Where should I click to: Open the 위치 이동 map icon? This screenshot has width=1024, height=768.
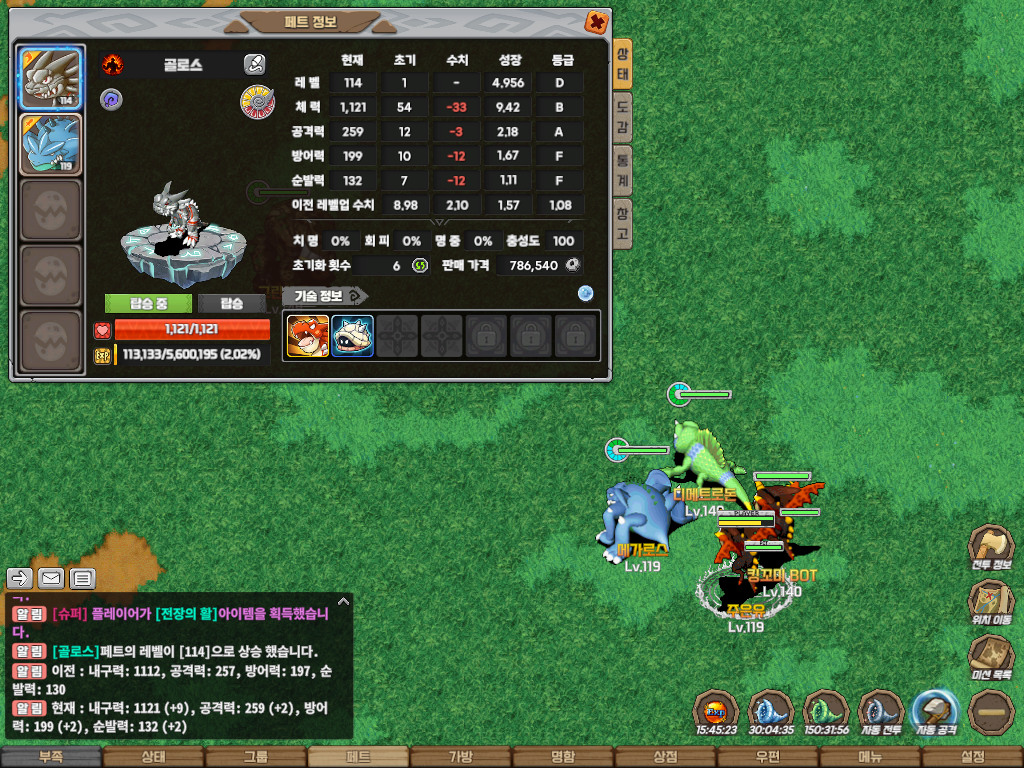[x=990, y=603]
